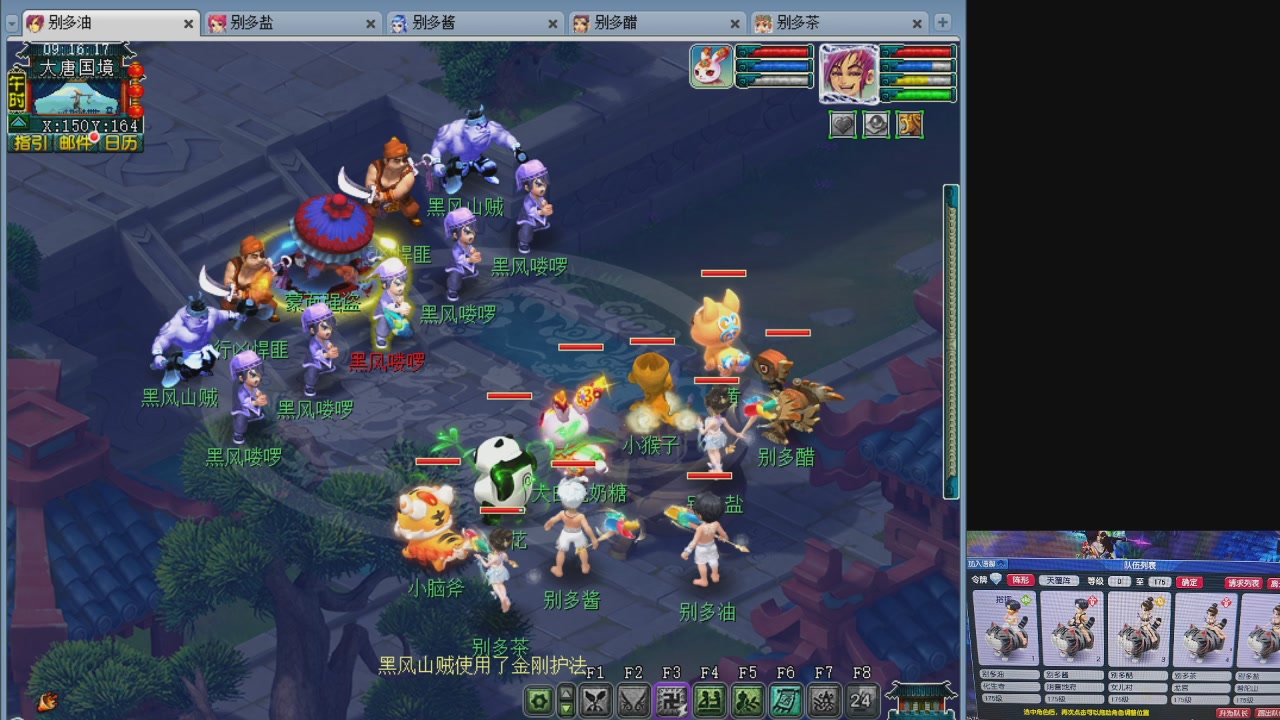1280x720 pixels.
Task: Activate the highlighted F3 swastika skill
Action: coord(671,702)
